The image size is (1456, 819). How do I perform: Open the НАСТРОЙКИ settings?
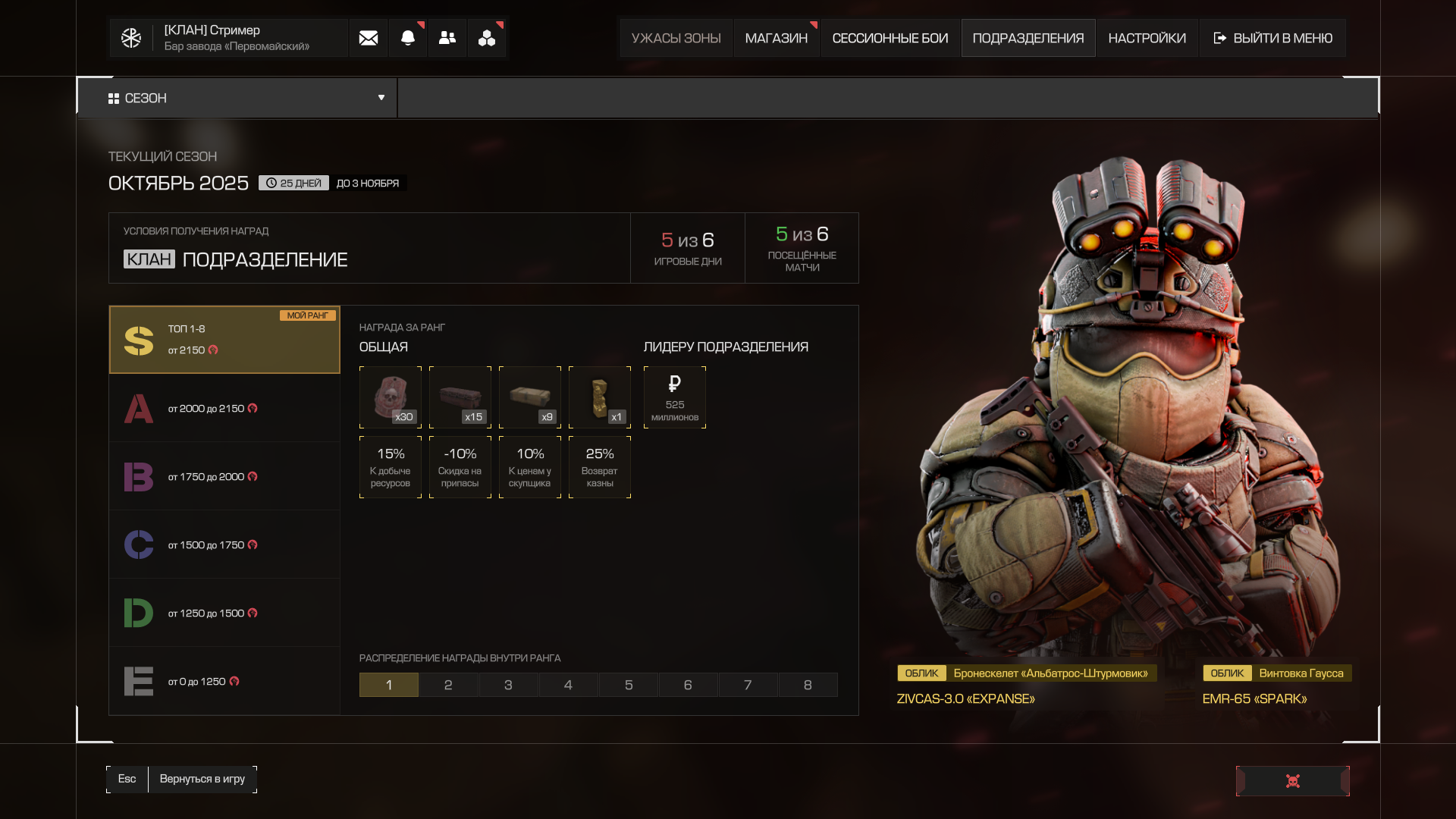point(1147,38)
